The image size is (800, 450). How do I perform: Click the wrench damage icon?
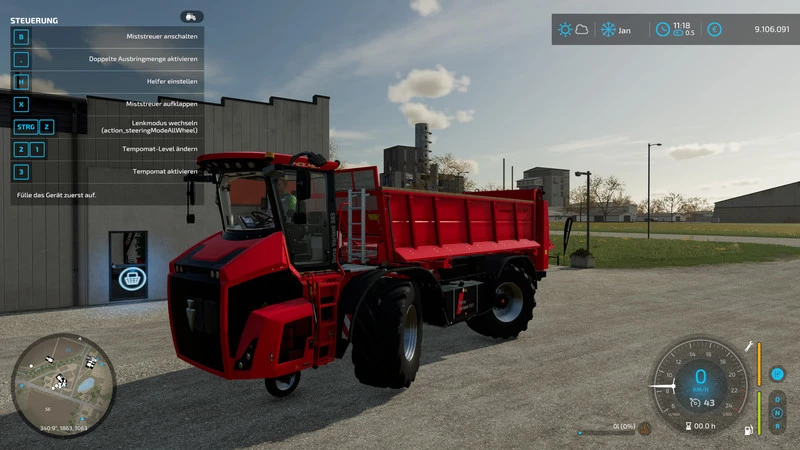coord(747,346)
